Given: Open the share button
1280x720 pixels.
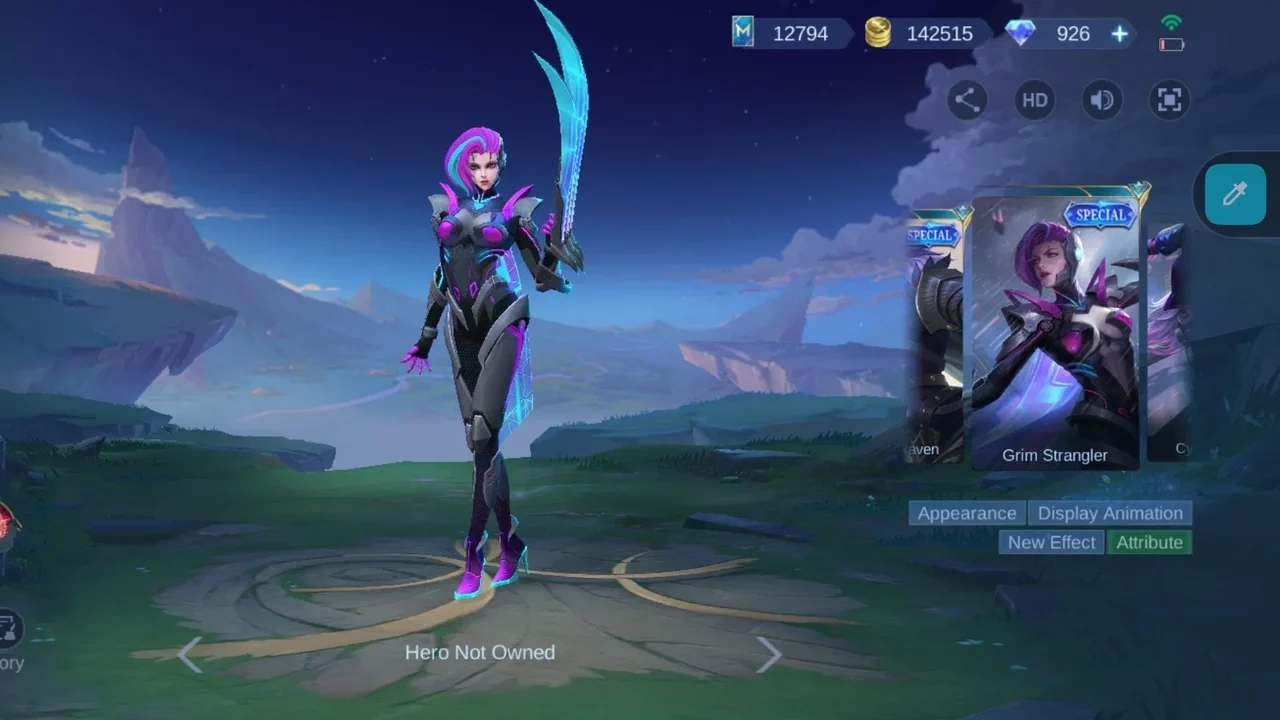Looking at the screenshot, I should (x=967, y=100).
